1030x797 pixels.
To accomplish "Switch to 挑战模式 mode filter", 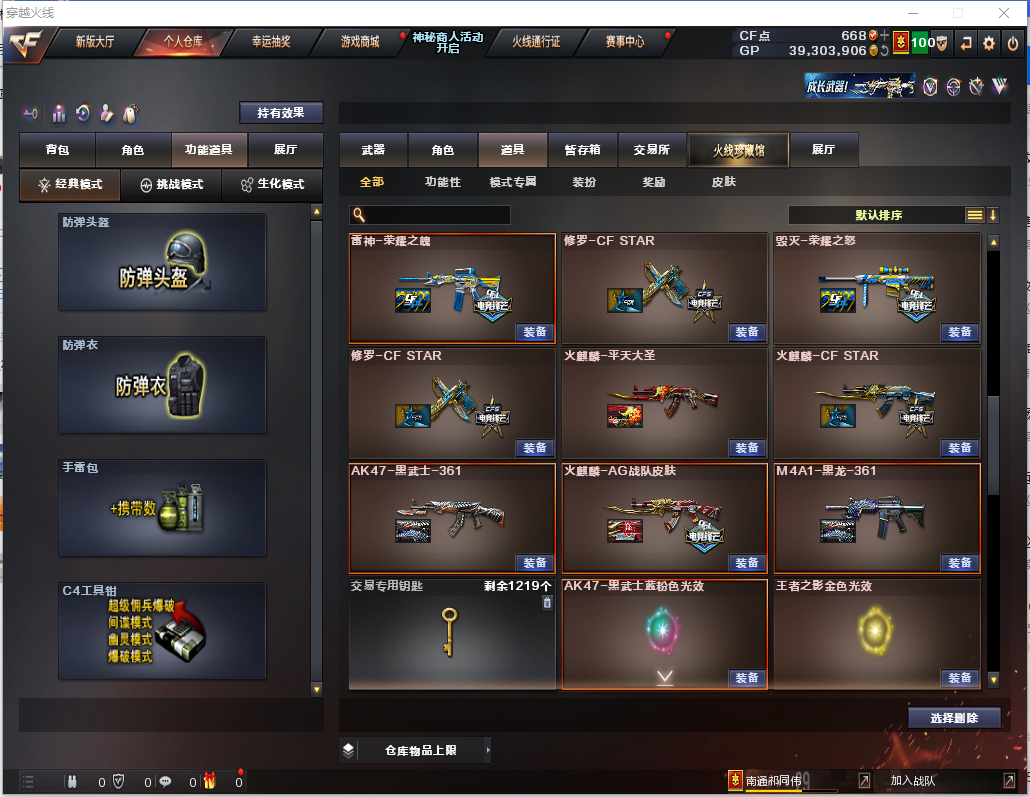I will pos(172,185).
